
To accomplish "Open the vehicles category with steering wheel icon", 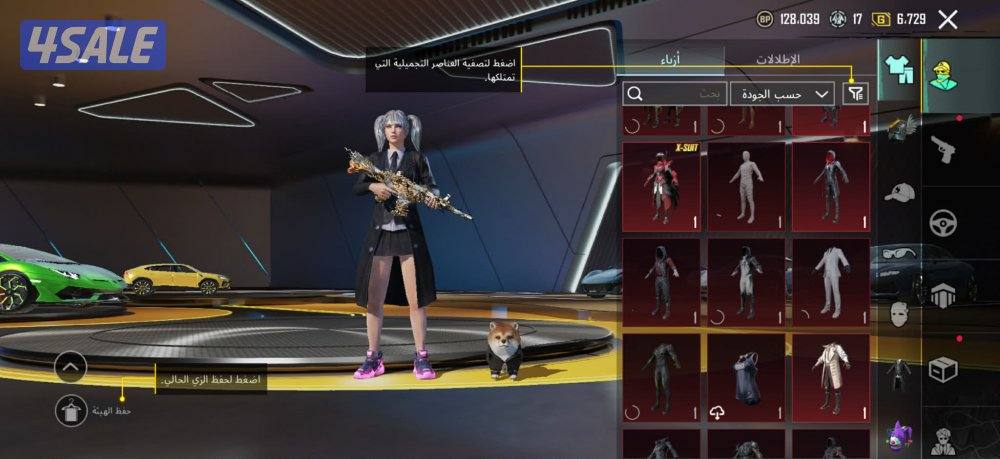I will click(943, 223).
